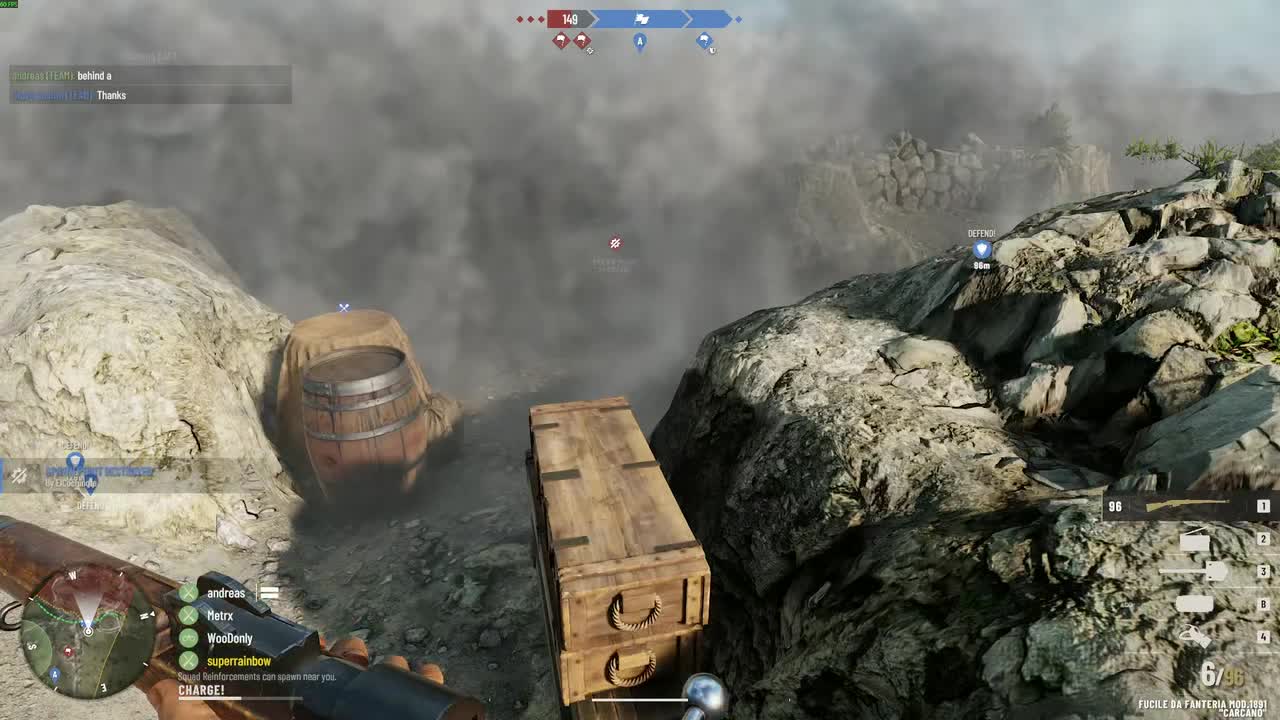Screen dimensions: 1280x720
Task: Expand the squad details next to andreas
Action: [269, 593]
